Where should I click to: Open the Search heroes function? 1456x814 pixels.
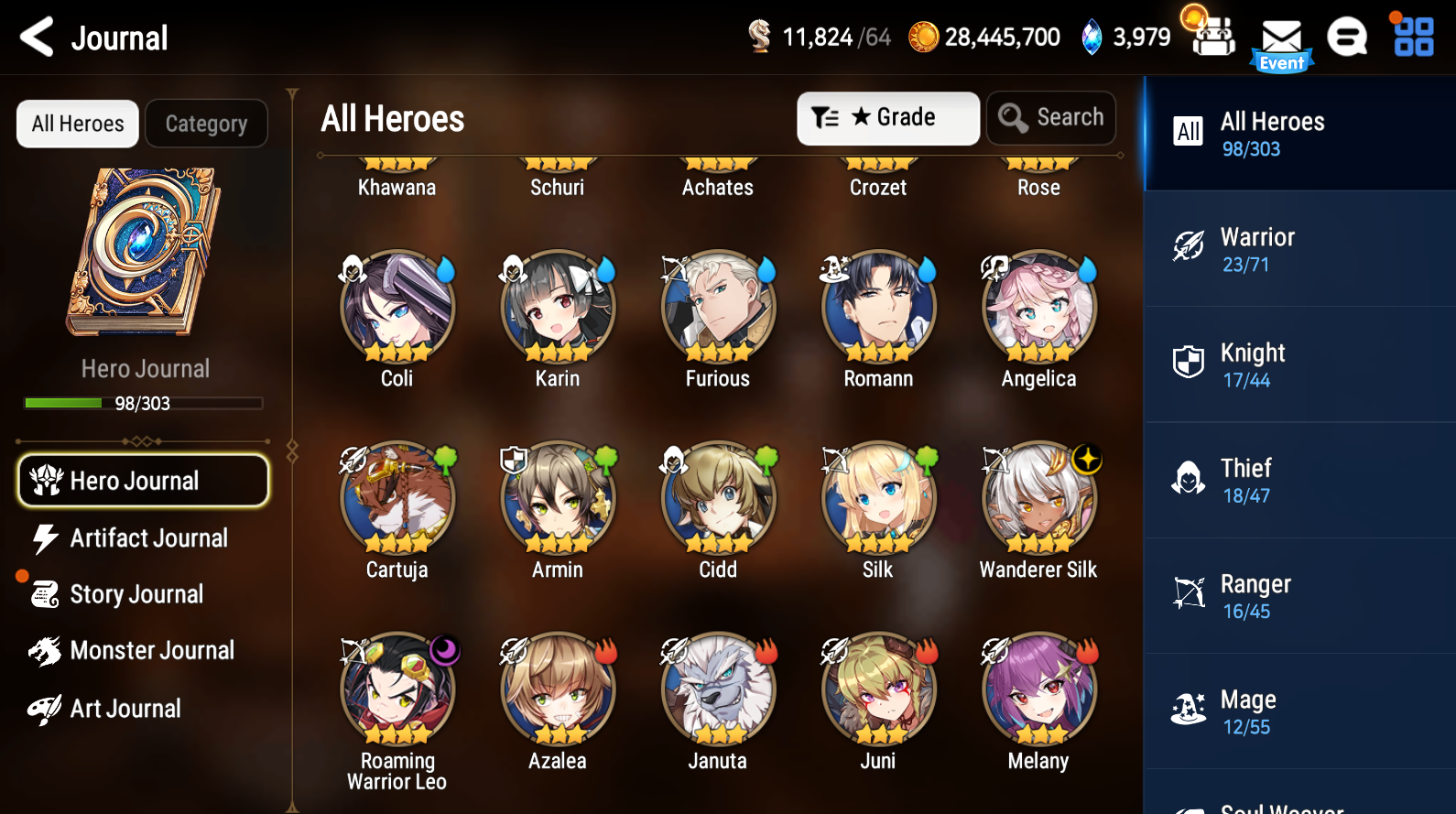coord(1051,117)
